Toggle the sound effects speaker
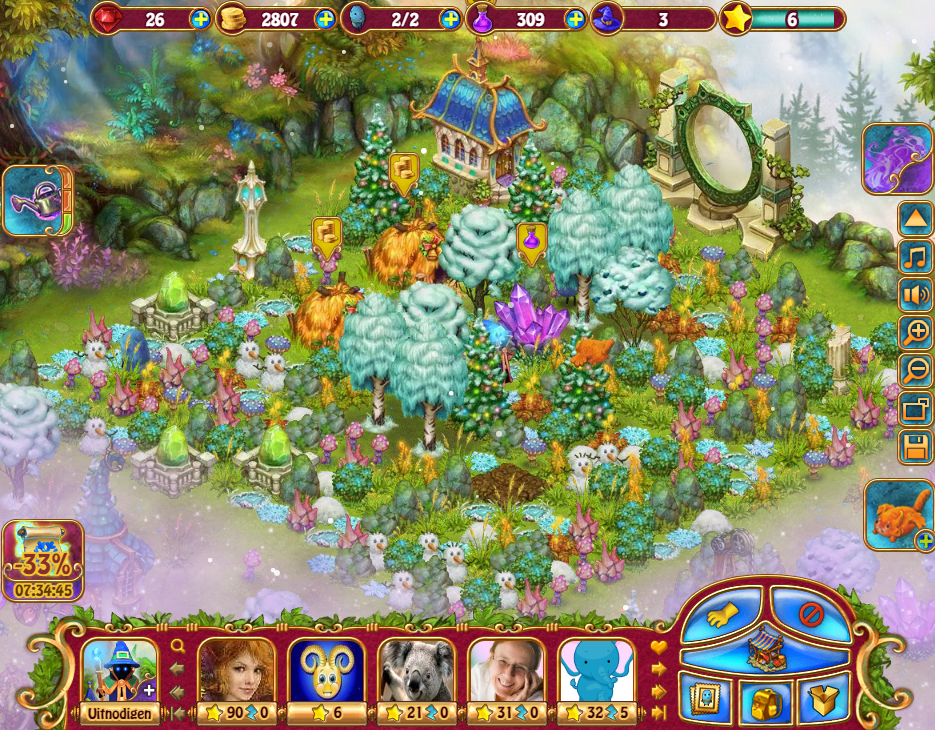The height and width of the screenshot is (730, 935). (x=915, y=295)
